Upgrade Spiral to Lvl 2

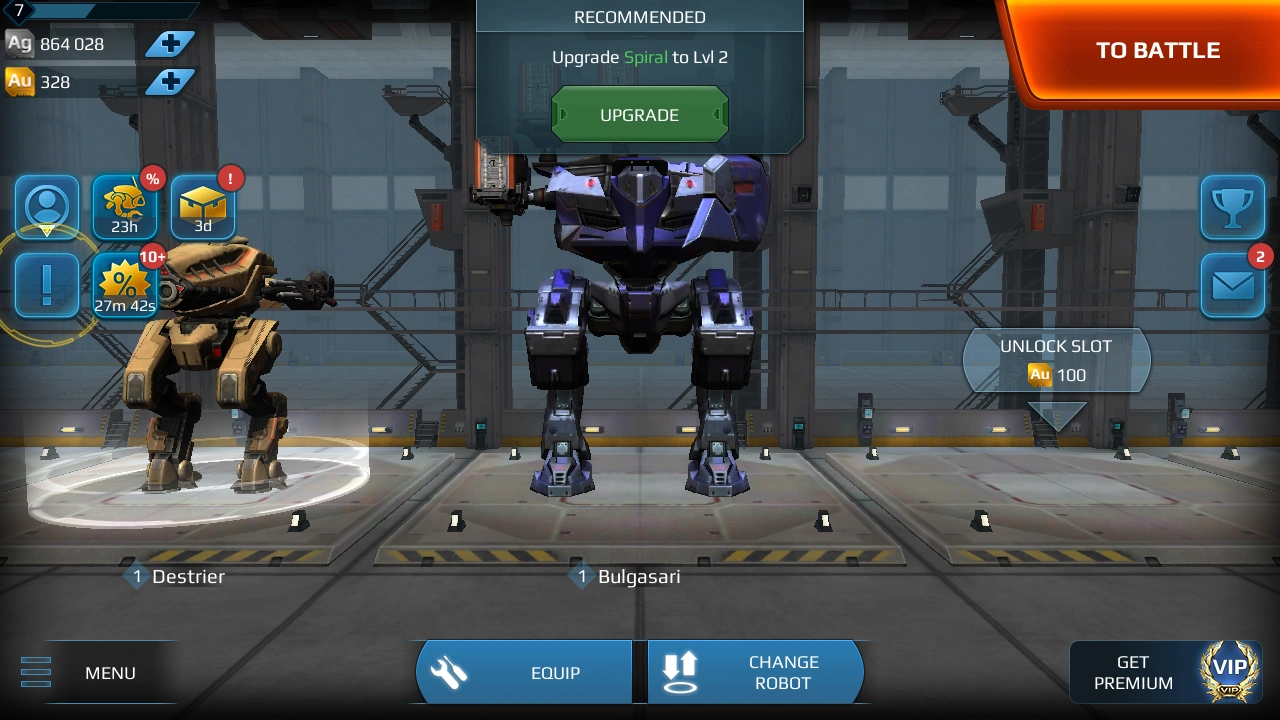click(x=639, y=113)
